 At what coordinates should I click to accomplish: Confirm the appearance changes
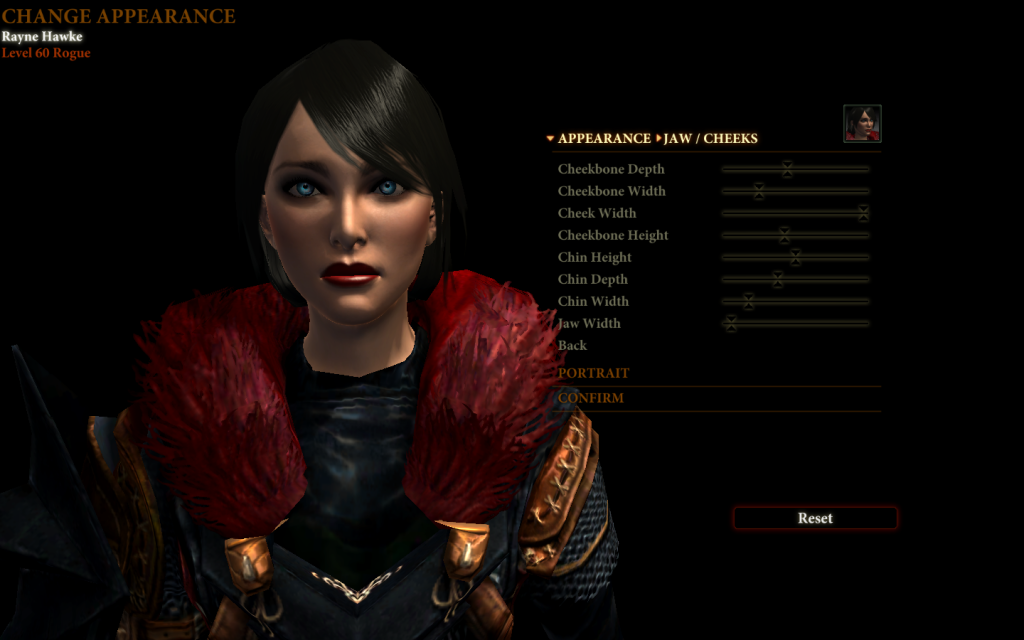tap(591, 398)
